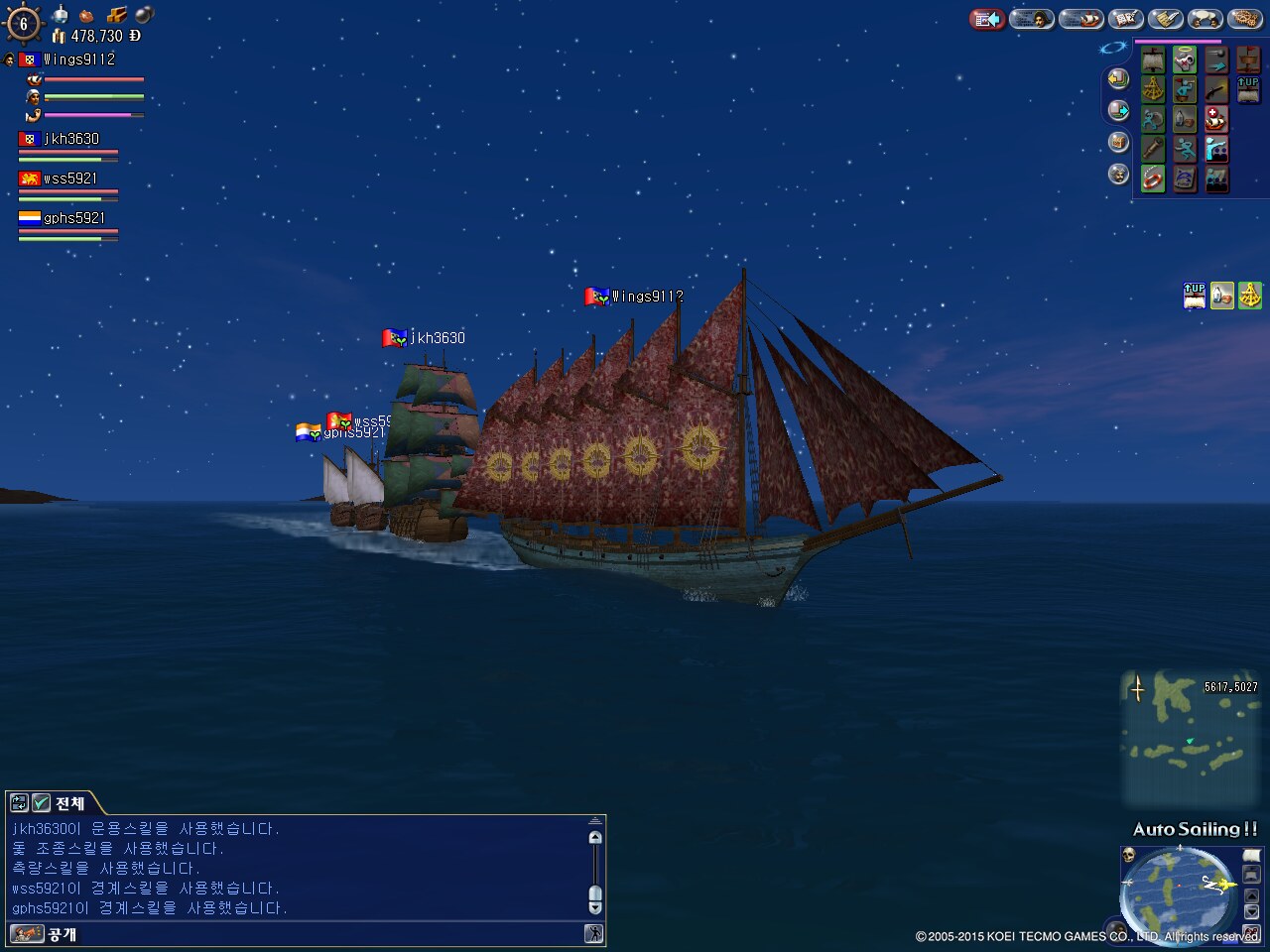Image resolution: width=1270 pixels, height=952 pixels.
Task: Activate the sextant surveying skill
Action: point(1152,89)
